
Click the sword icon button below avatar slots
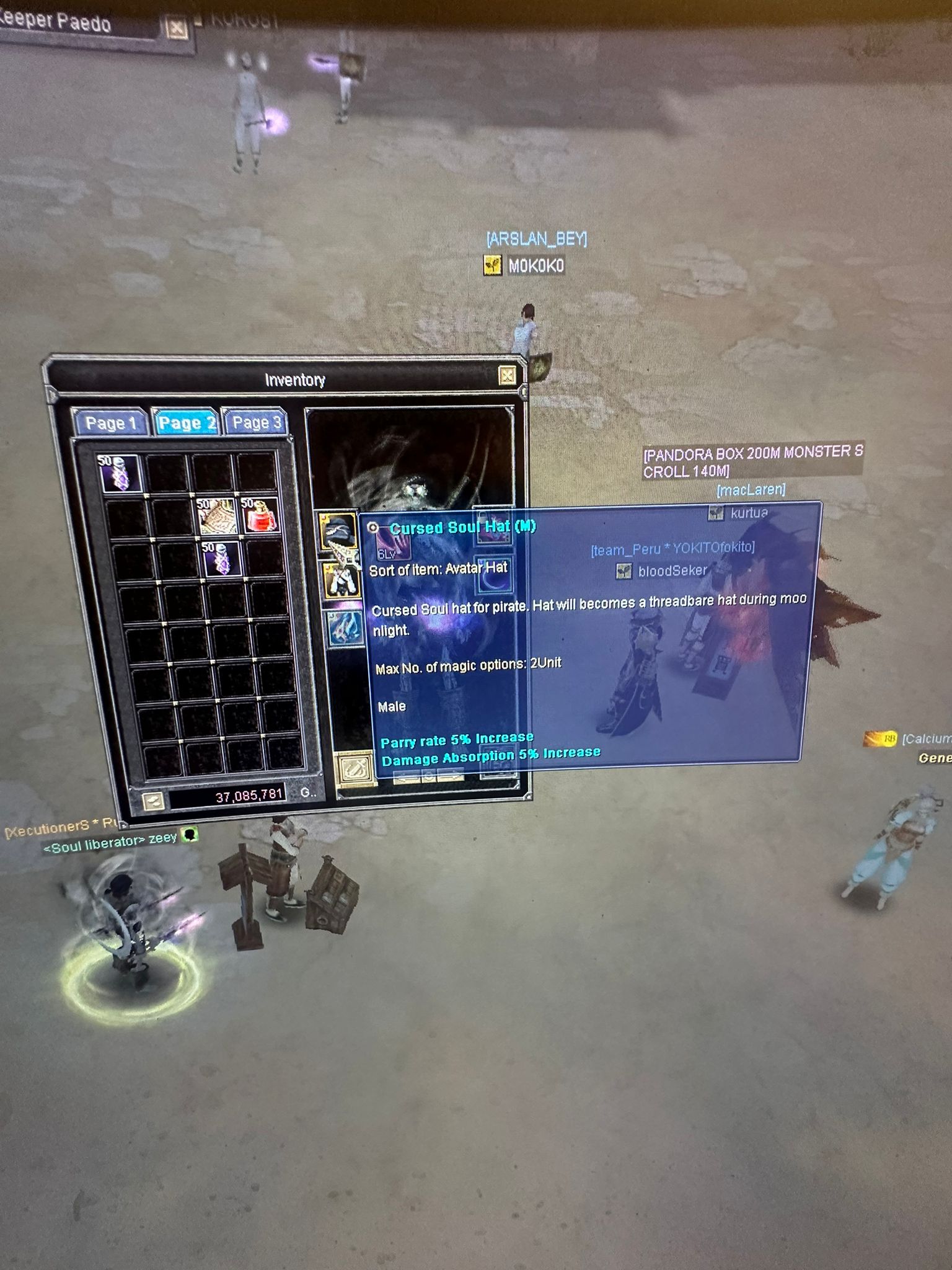(356, 769)
